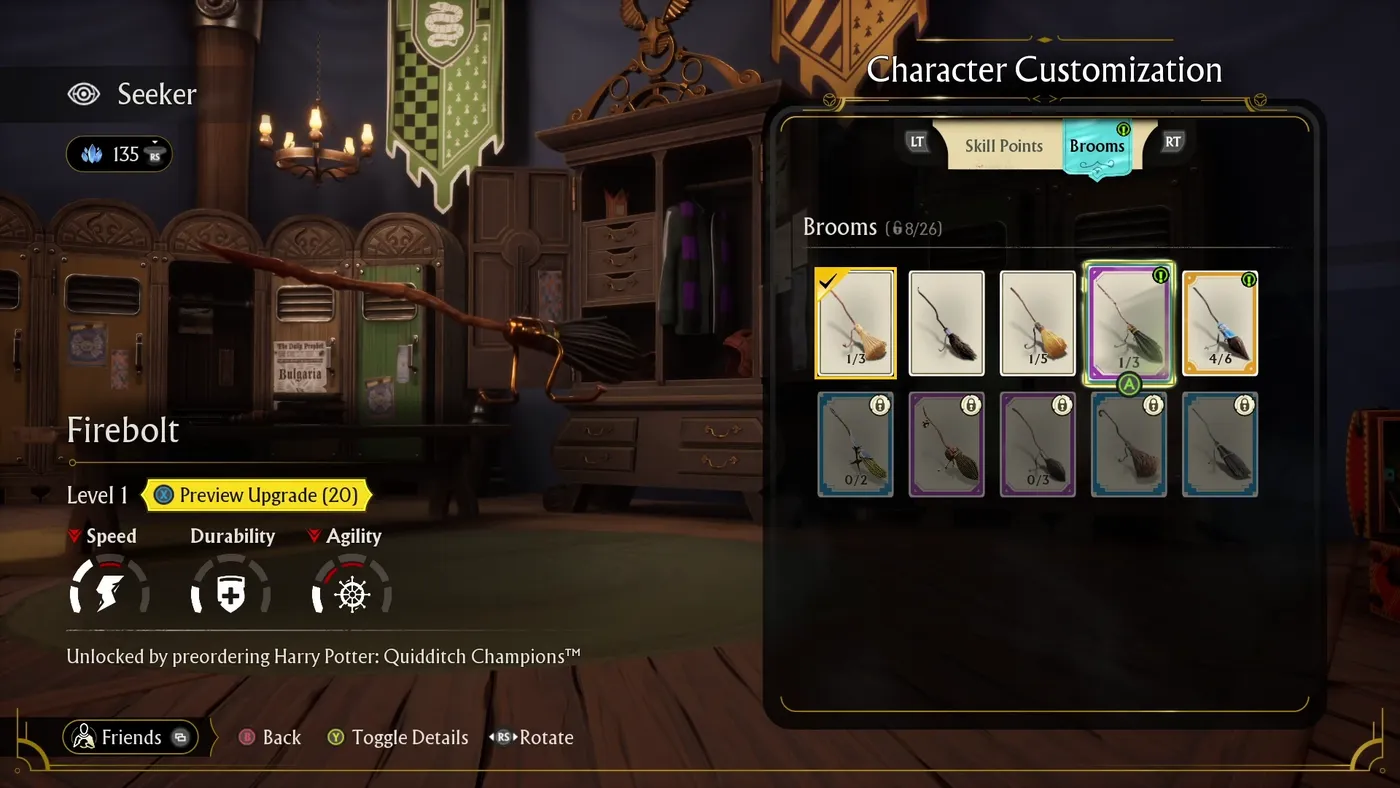Click the green A button prompt icon
This screenshot has height=788, width=1400.
[x=1129, y=384]
